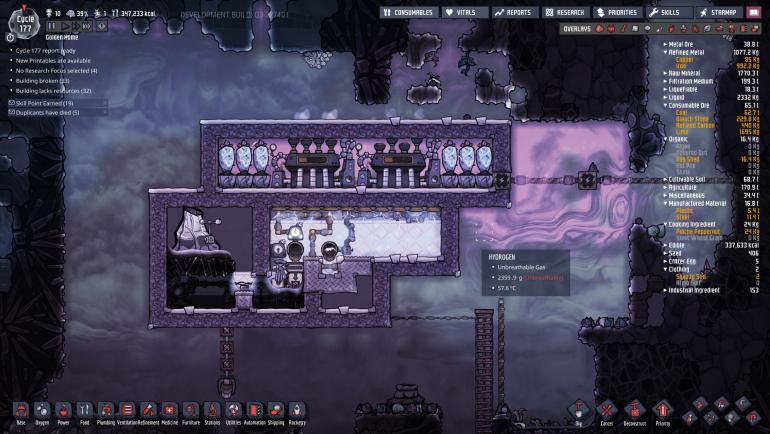
Task: Open the Plumbing build category
Action: tap(106, 411)
